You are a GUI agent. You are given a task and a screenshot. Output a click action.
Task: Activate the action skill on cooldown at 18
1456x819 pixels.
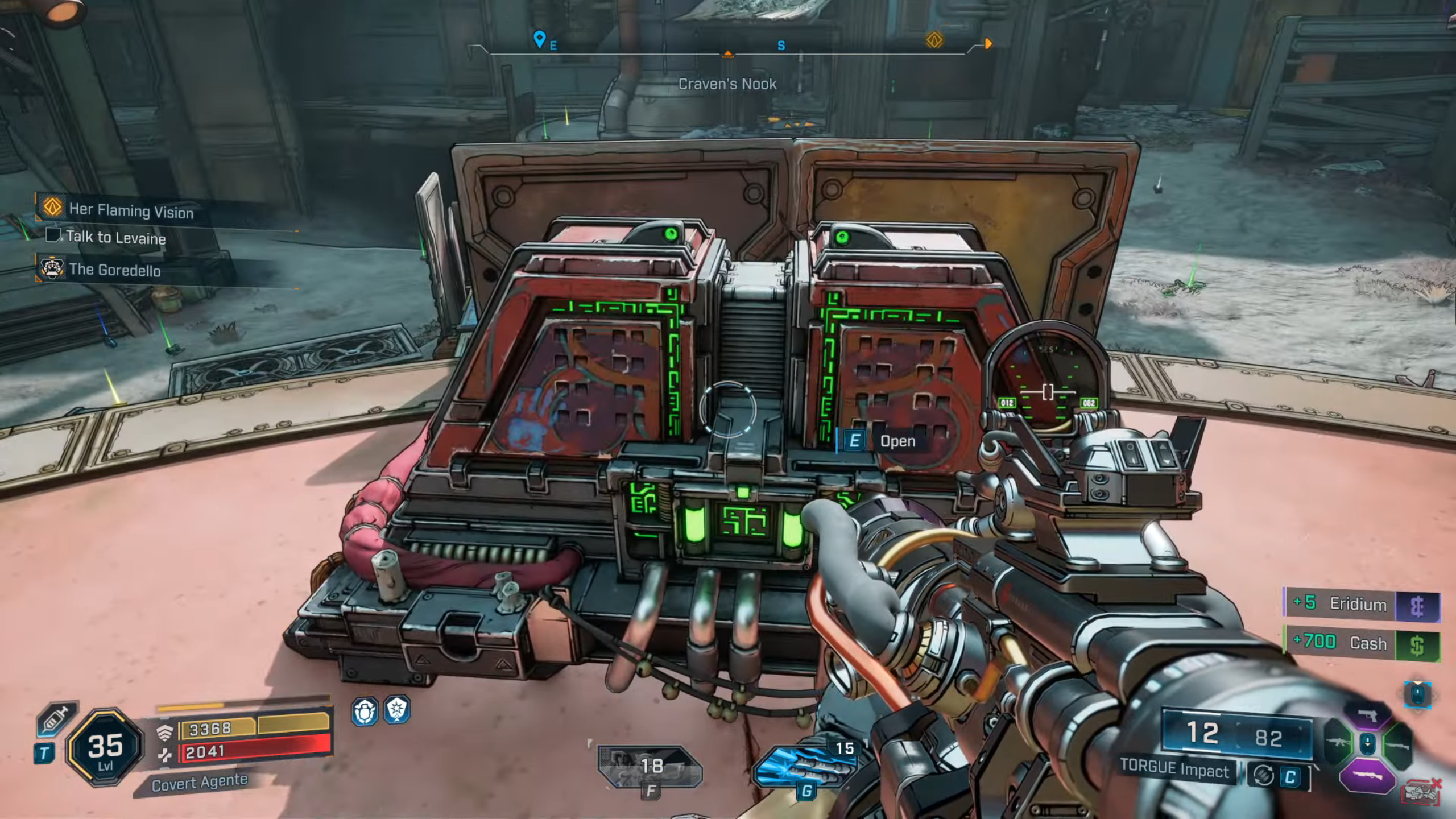pos(650,767)
